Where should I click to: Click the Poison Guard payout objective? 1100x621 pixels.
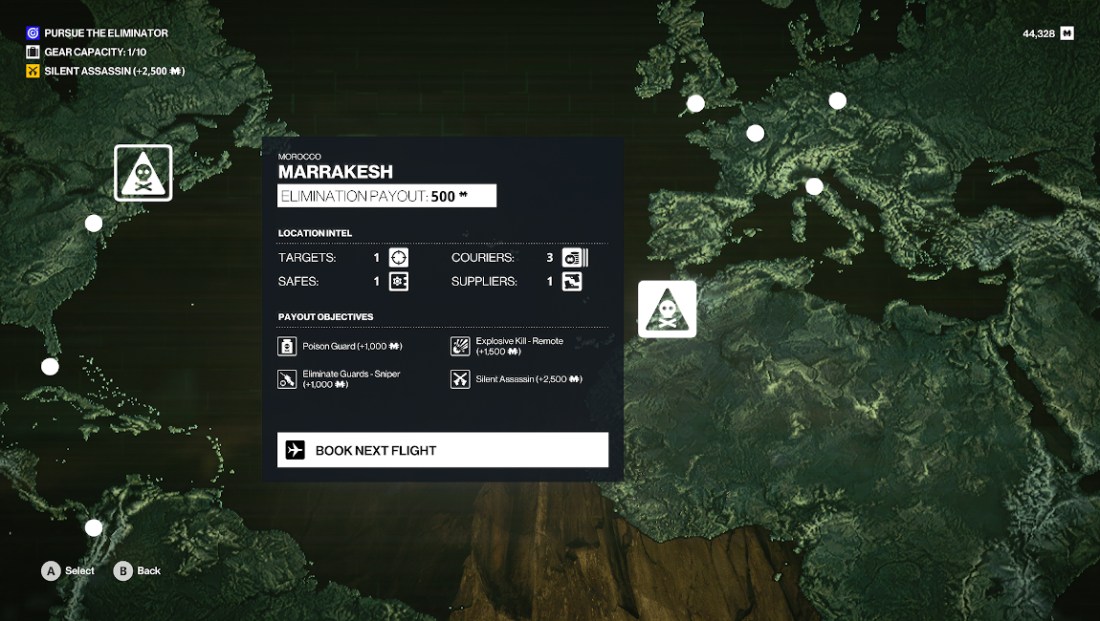pyautogui.click(x=340, y=346)
